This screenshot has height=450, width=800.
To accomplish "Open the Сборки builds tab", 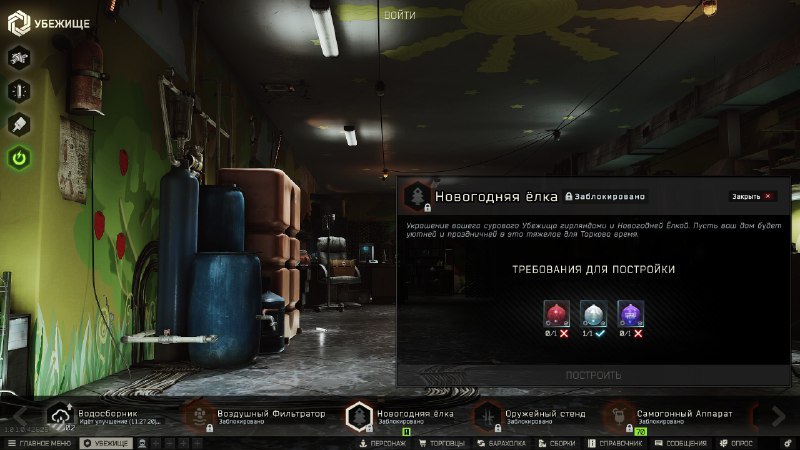I will pyautogui.click(x=557, y=443).
